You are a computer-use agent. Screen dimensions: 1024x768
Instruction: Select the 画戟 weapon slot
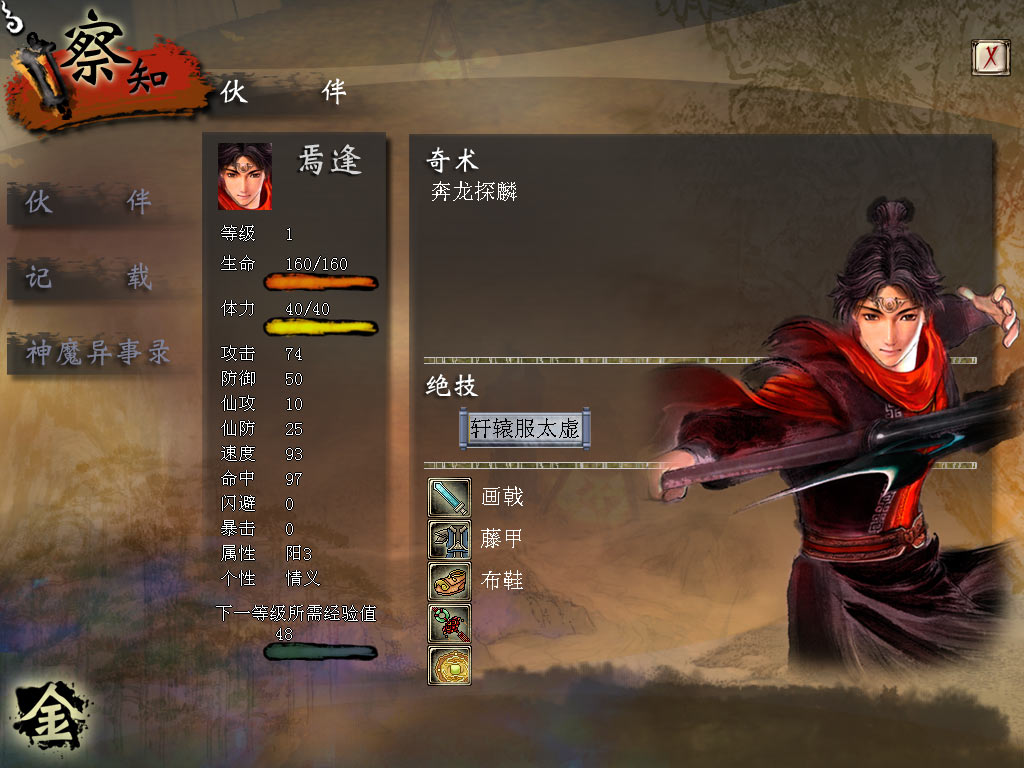point(449,497)
